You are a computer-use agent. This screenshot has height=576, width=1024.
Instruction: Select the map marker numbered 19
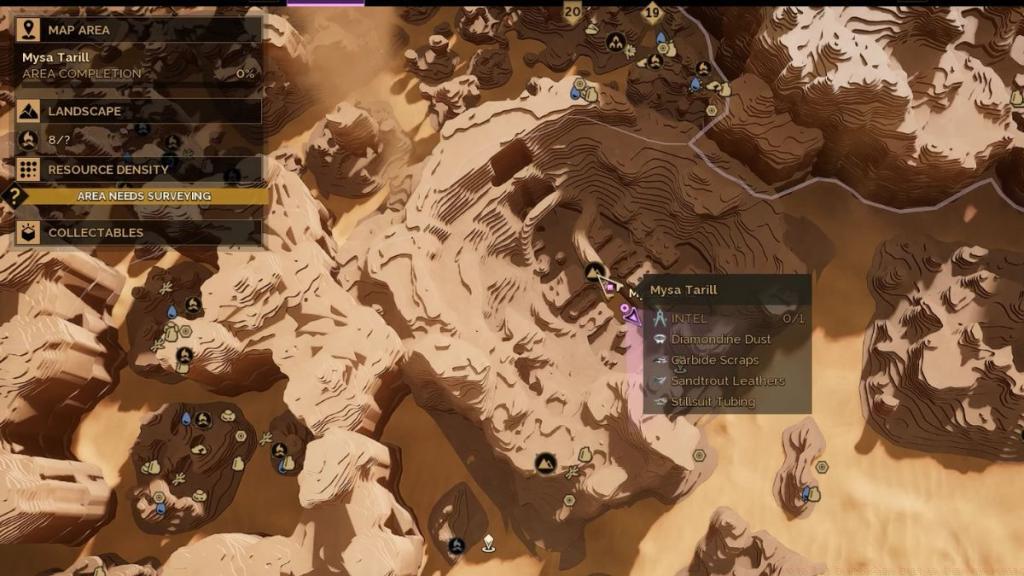click(x=652, y=13)
